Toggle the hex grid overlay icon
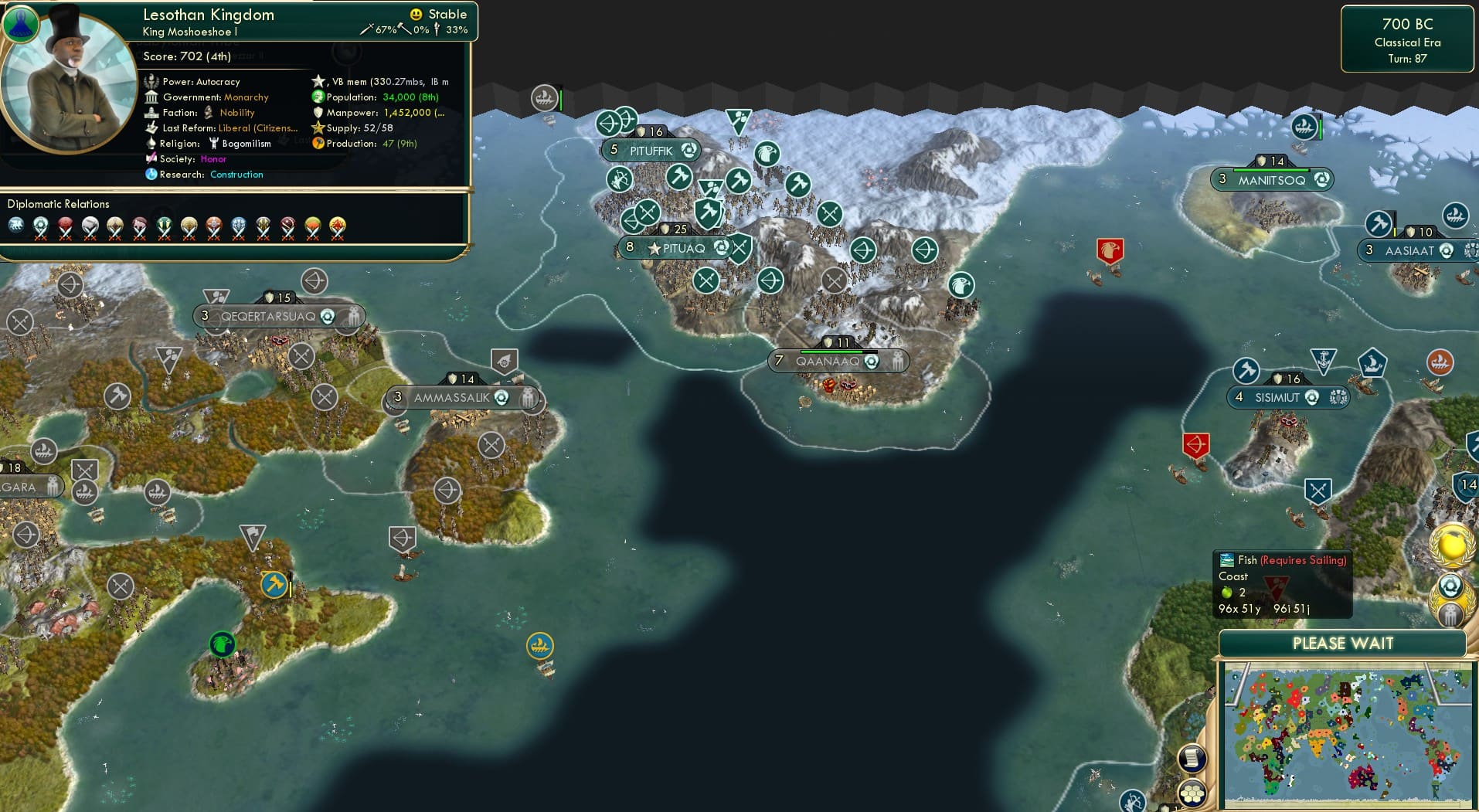 [1193, 793]
